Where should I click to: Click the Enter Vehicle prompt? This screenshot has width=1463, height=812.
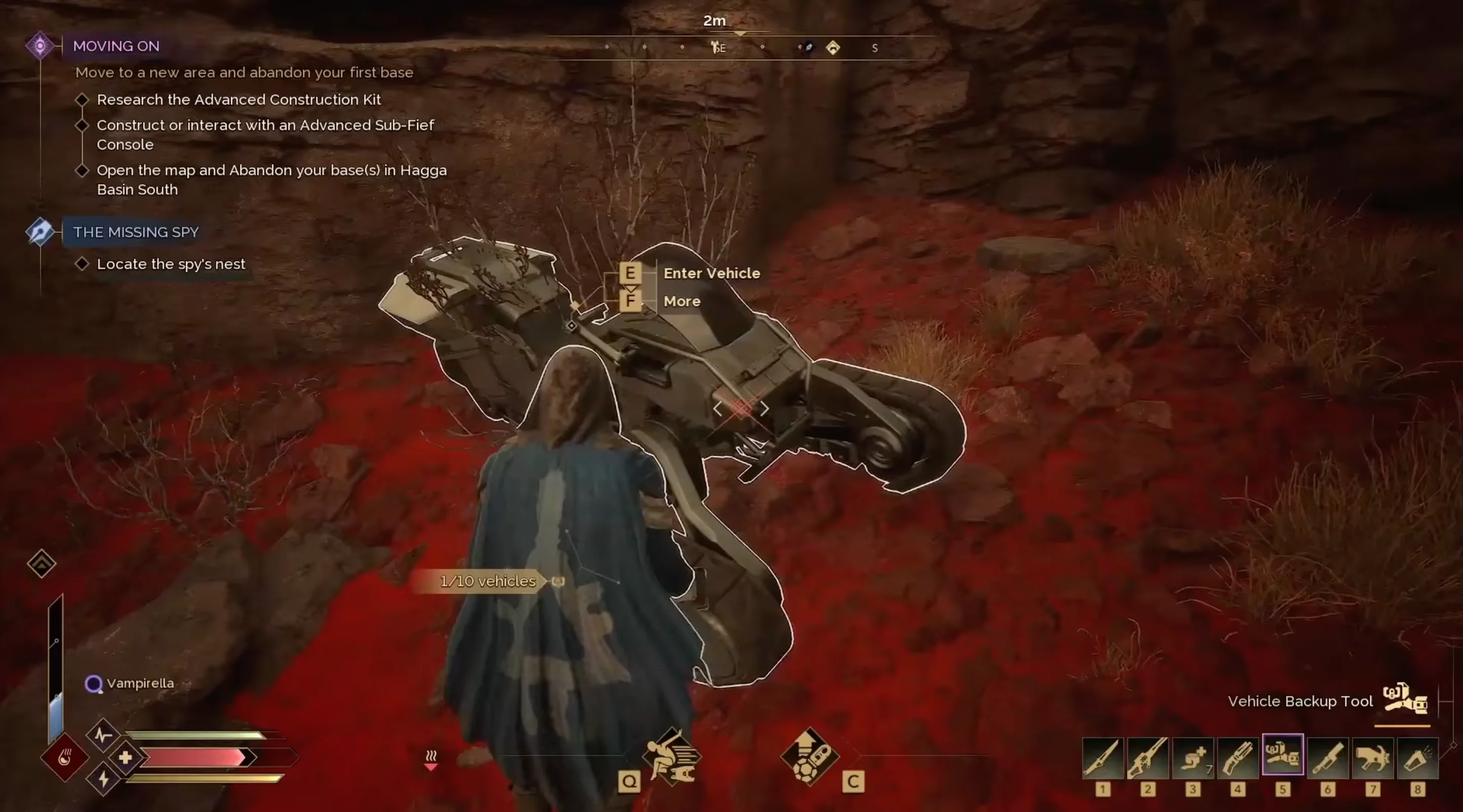coord(712,273)
